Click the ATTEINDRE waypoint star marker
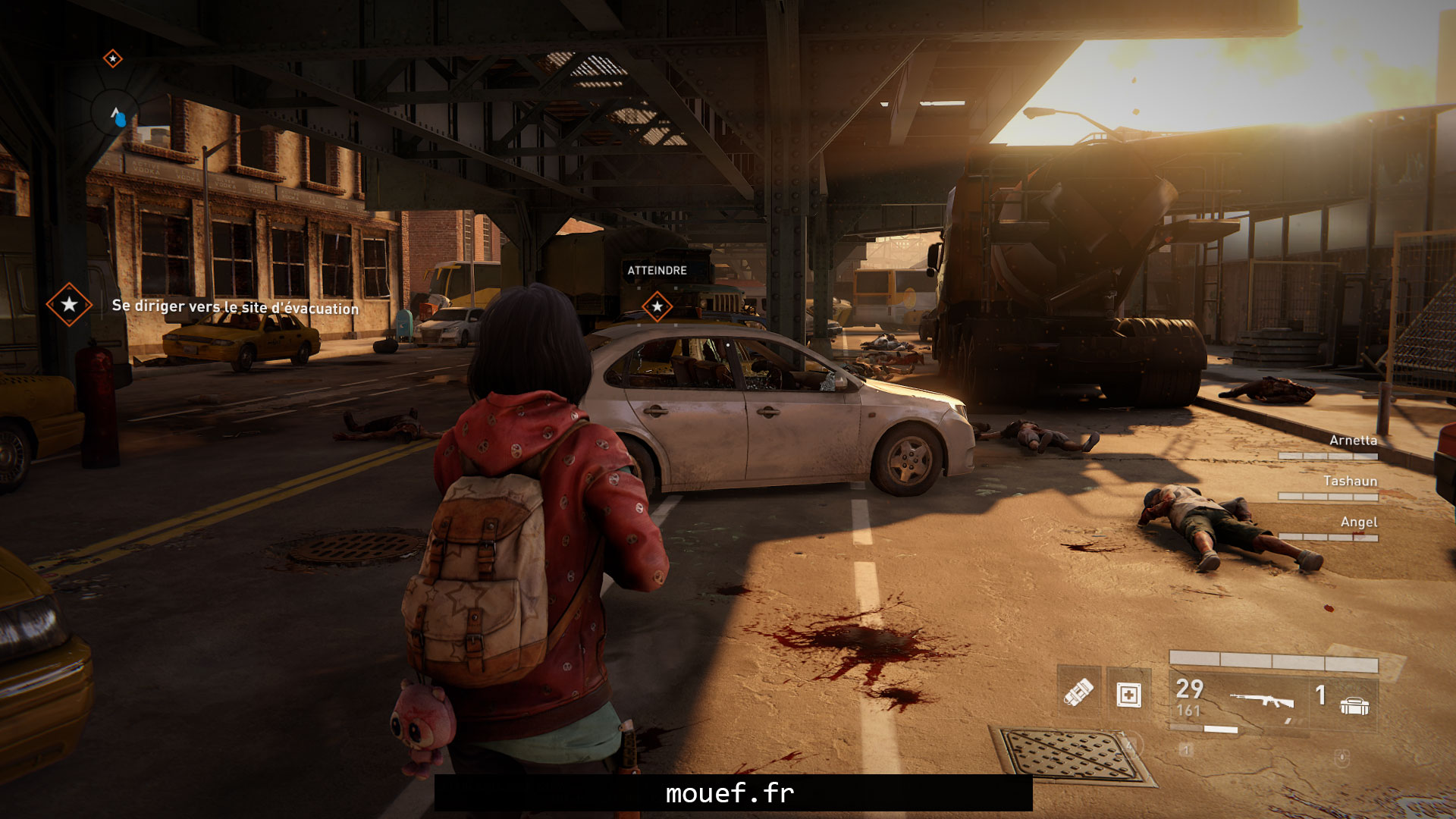Viewport: 1456px width, 819px height. point(657,306)
